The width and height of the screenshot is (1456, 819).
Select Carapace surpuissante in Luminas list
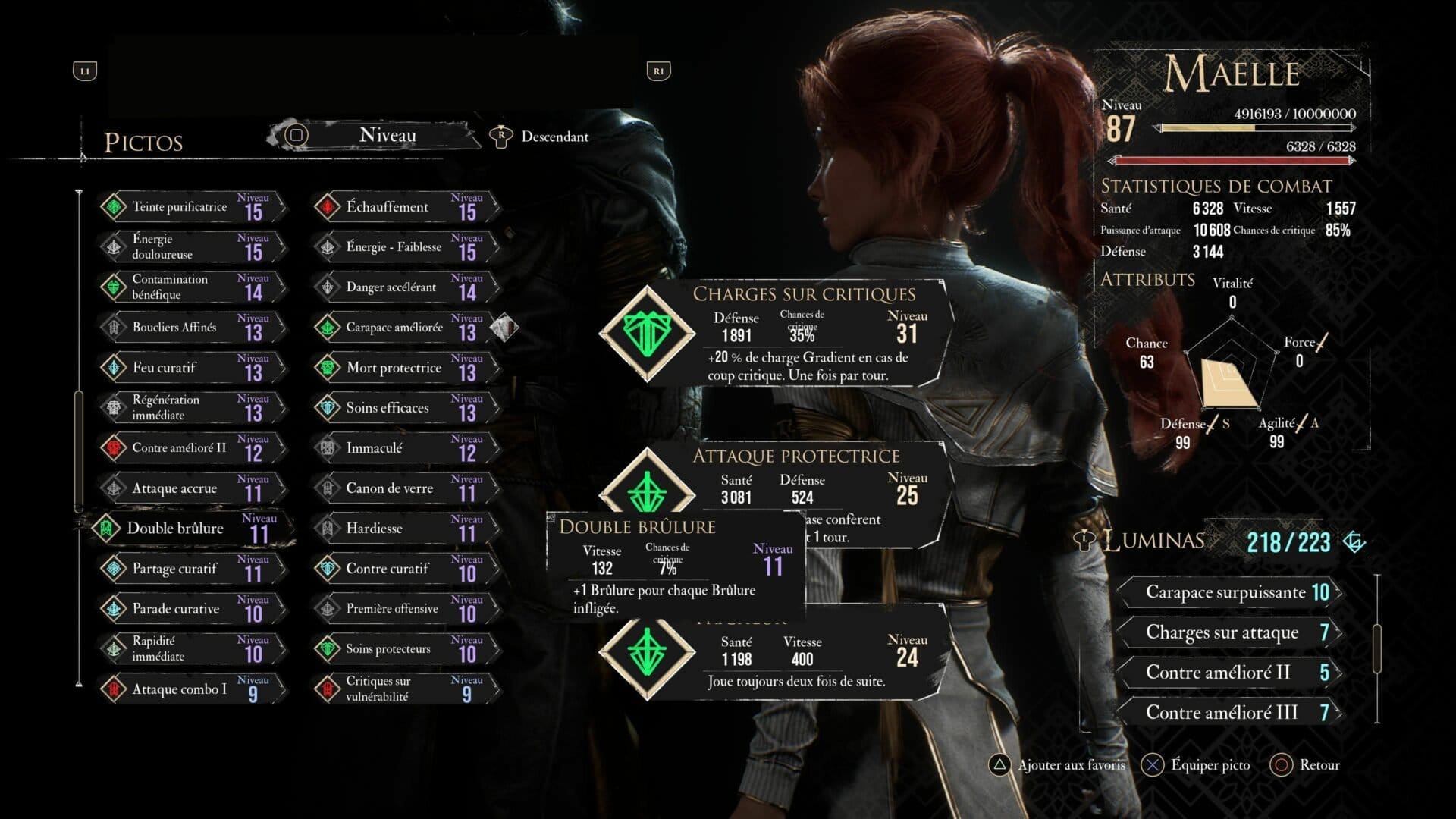tap(1228, 592)
